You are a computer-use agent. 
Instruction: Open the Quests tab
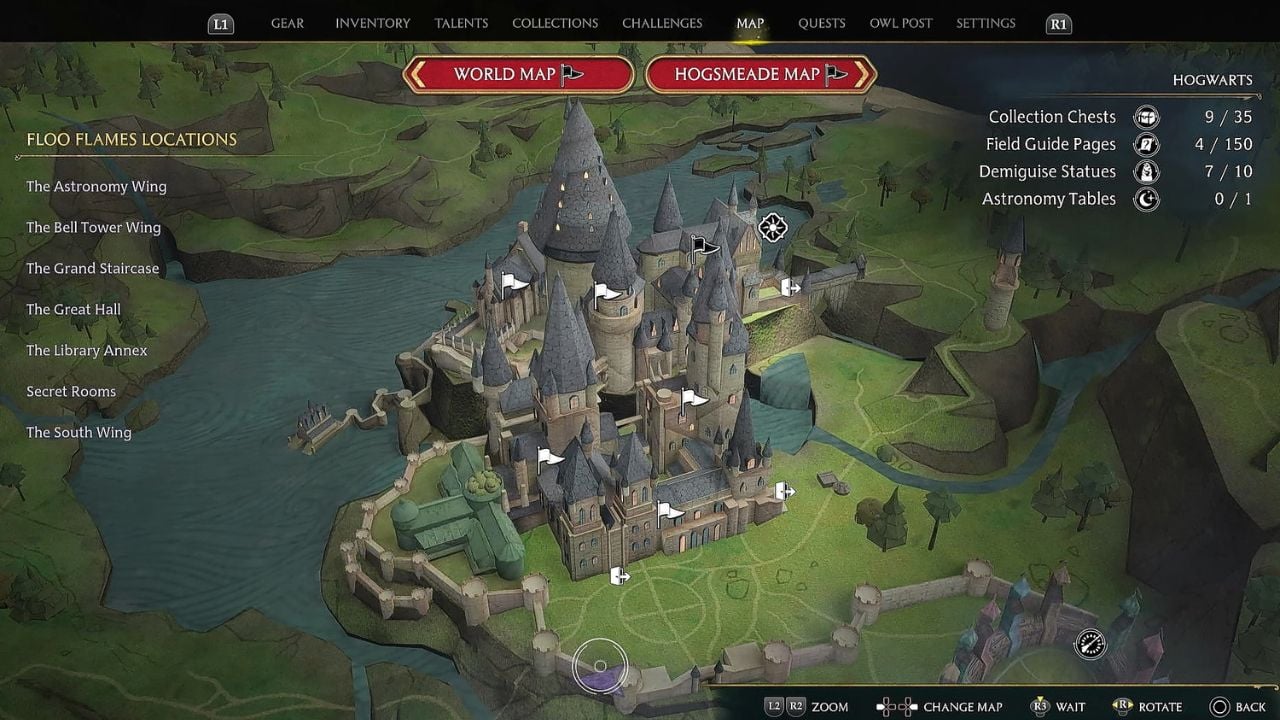point(821,23)
